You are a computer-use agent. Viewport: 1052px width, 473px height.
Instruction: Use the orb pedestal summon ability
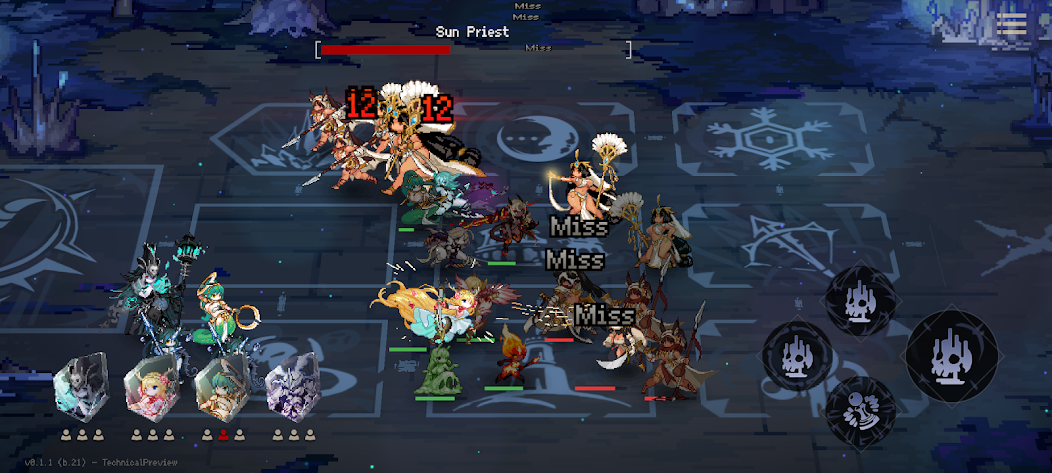pos(860,411)
